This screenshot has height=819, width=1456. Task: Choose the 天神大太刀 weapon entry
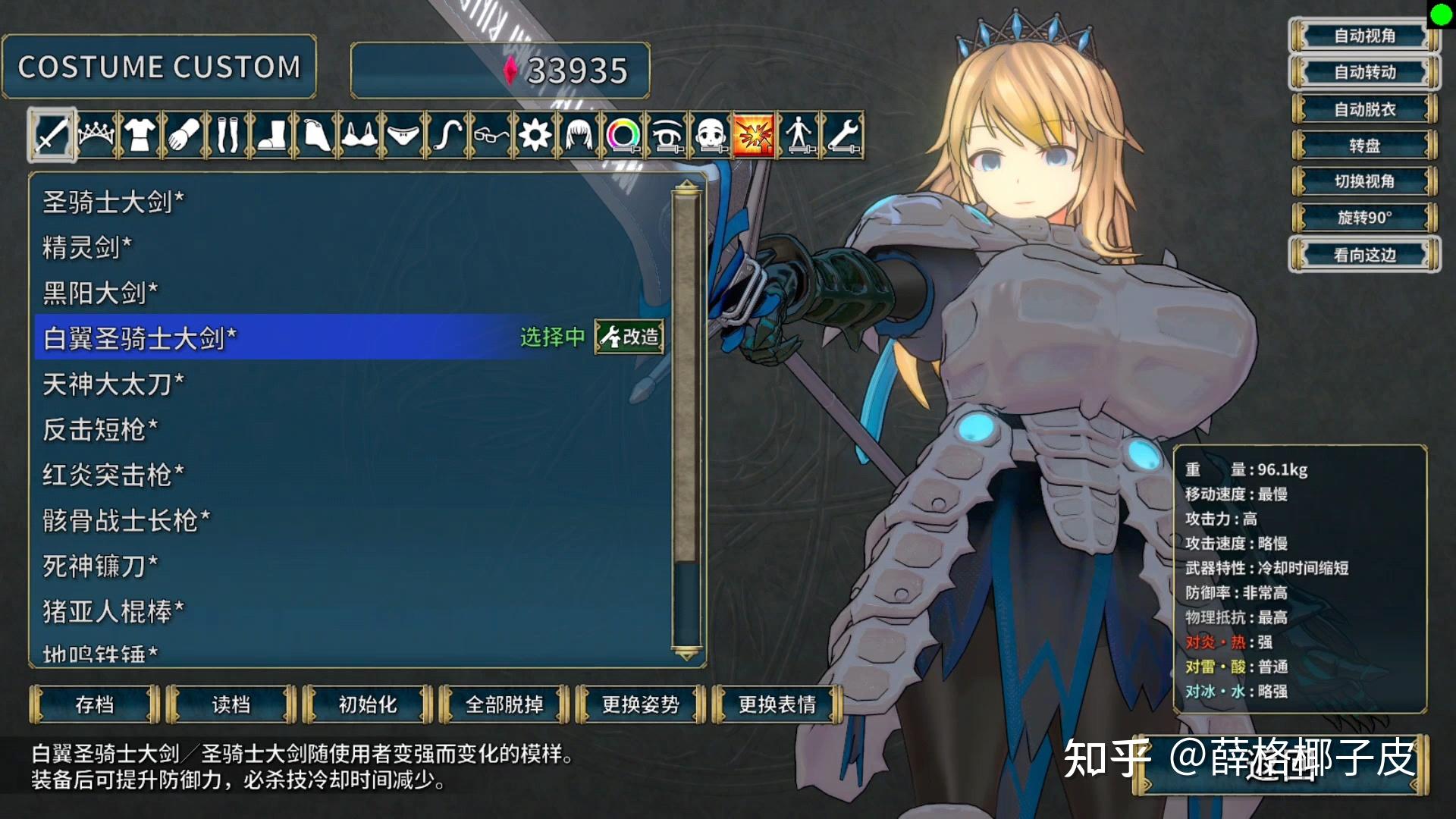(x=114, y=384)
